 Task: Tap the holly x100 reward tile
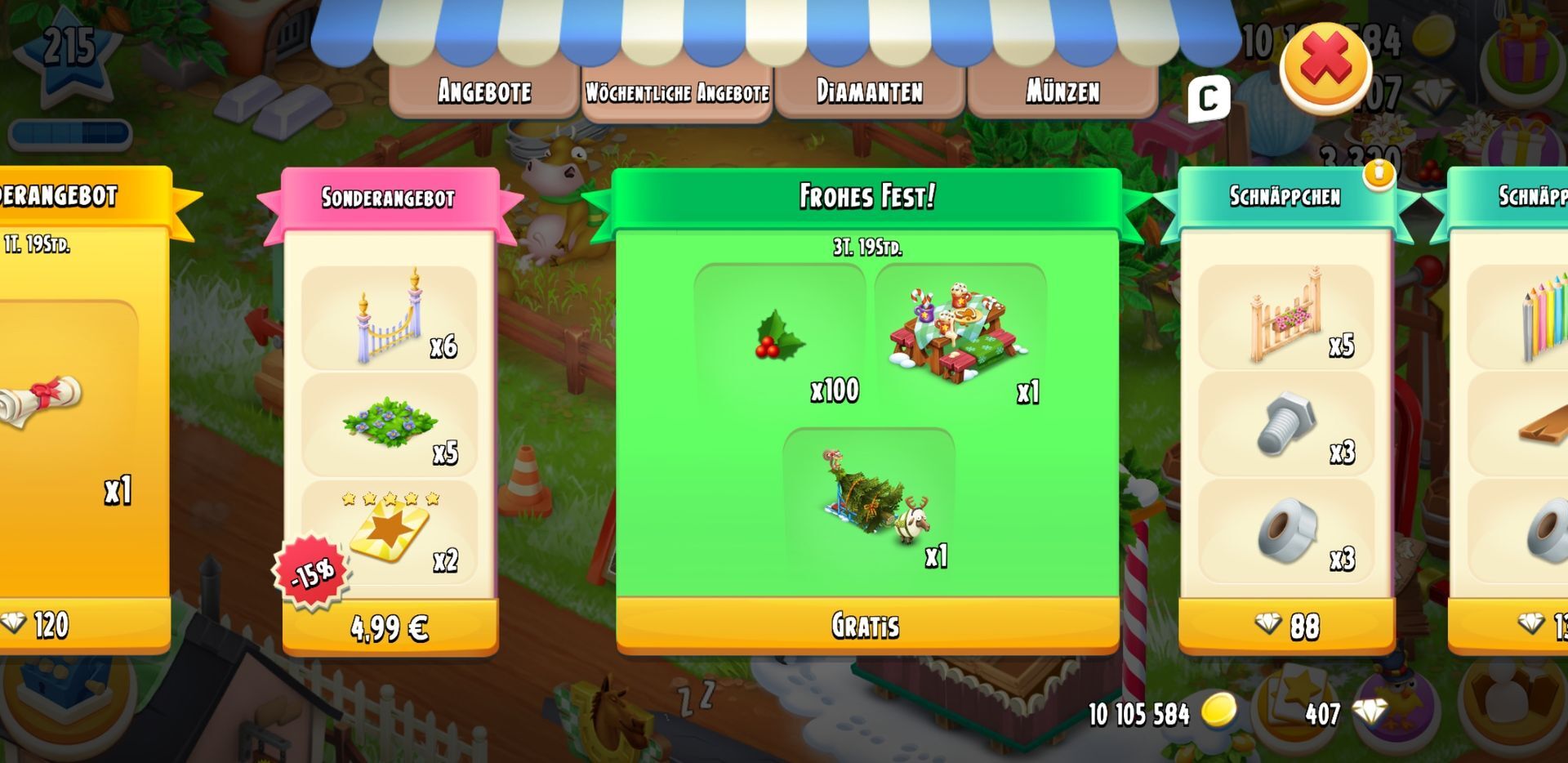coord(780,337)
